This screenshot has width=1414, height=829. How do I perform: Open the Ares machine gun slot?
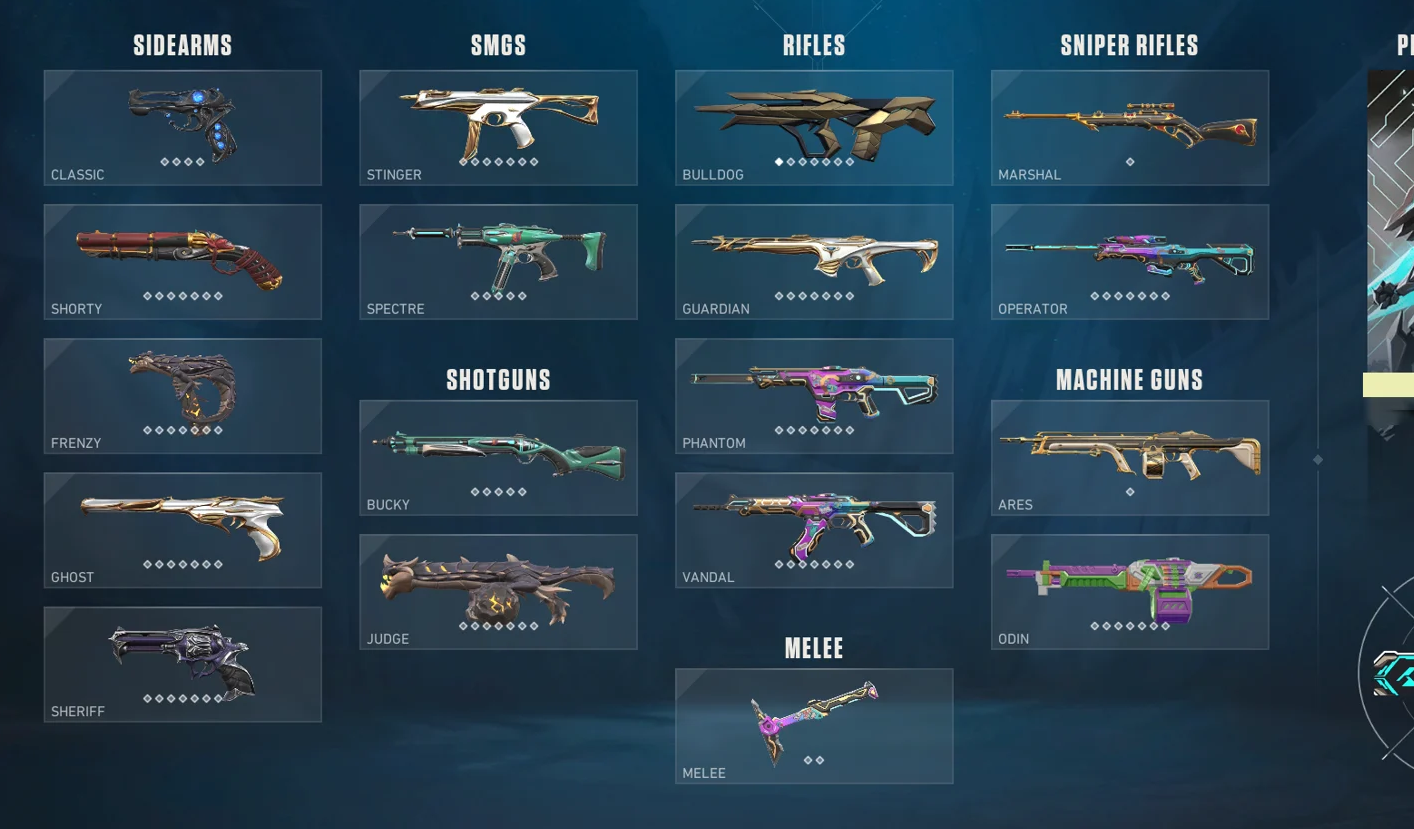[x=1130, y=457]
